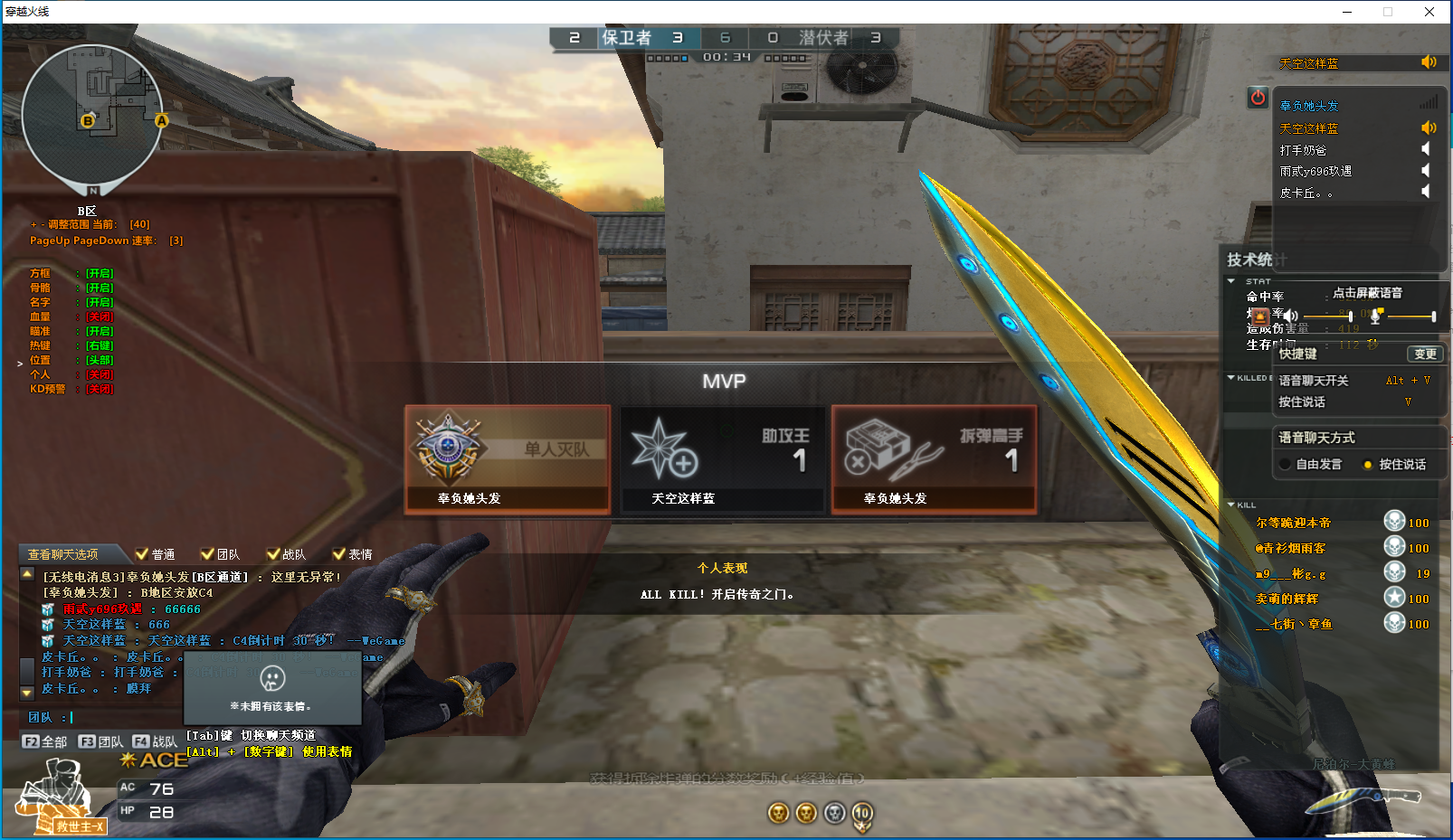Image resolution: width=1453 pixels, height=840 pixels.
Task: Close the game window
Action: (1429, 12)
